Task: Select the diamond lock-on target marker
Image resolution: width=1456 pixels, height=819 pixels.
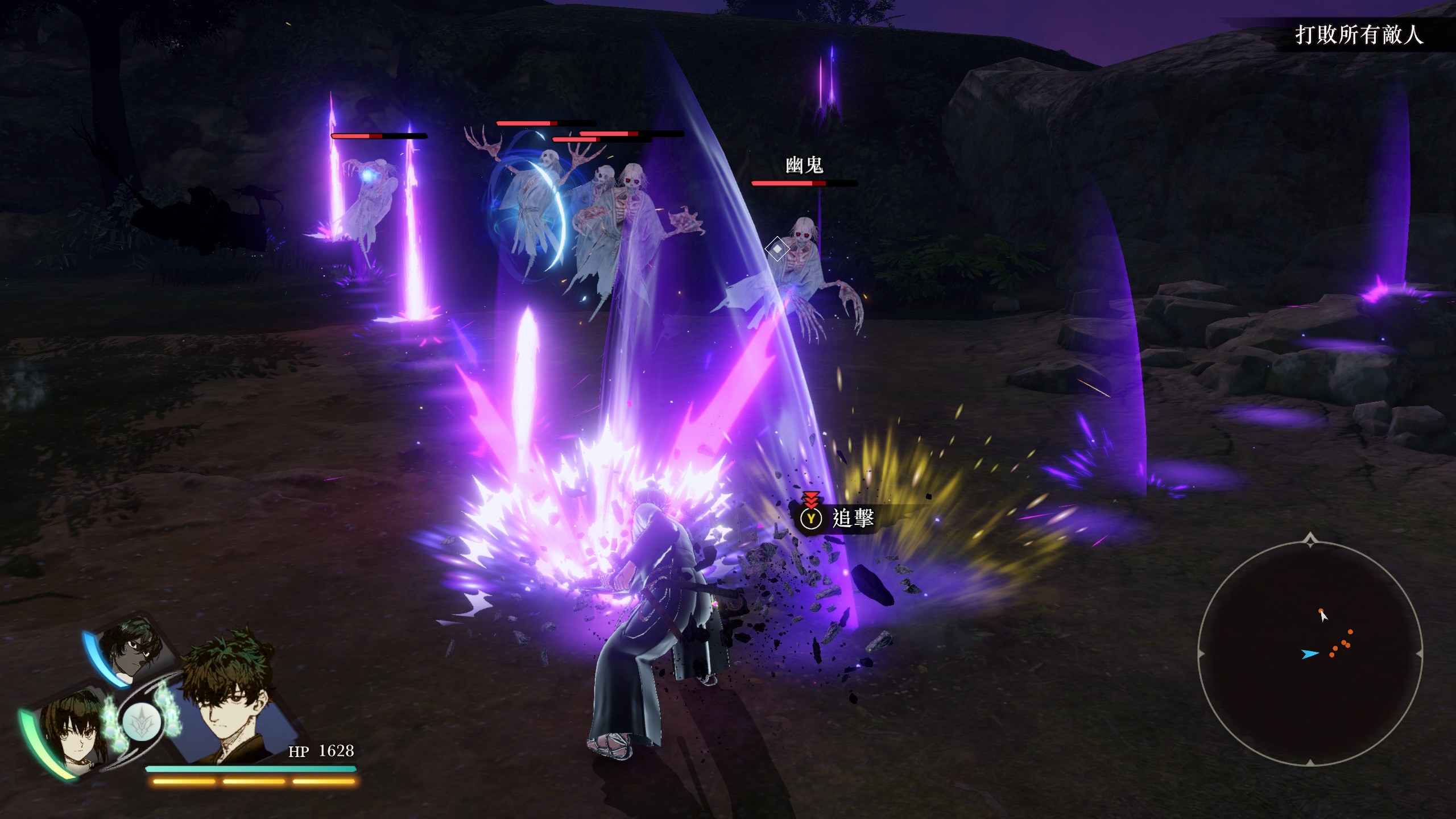Action: coord(777,249)
